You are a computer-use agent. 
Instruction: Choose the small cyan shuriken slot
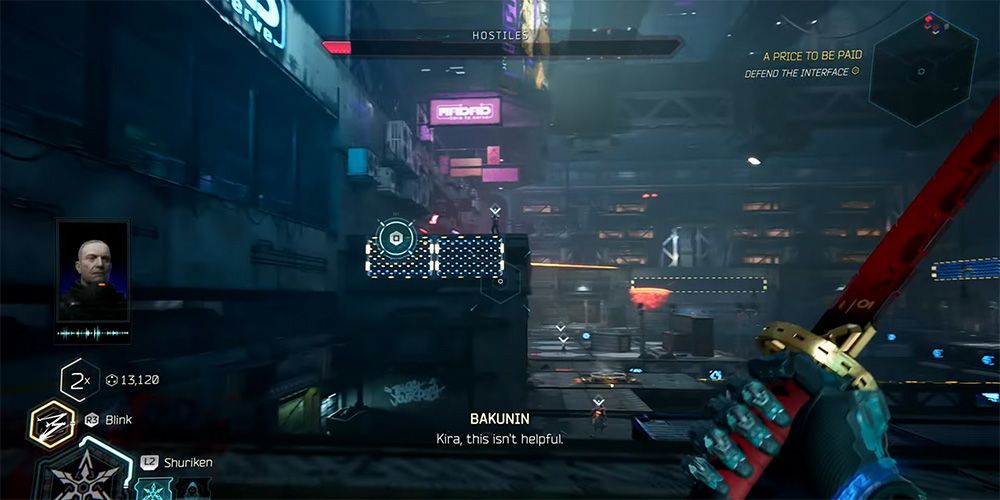coord(153,489)
